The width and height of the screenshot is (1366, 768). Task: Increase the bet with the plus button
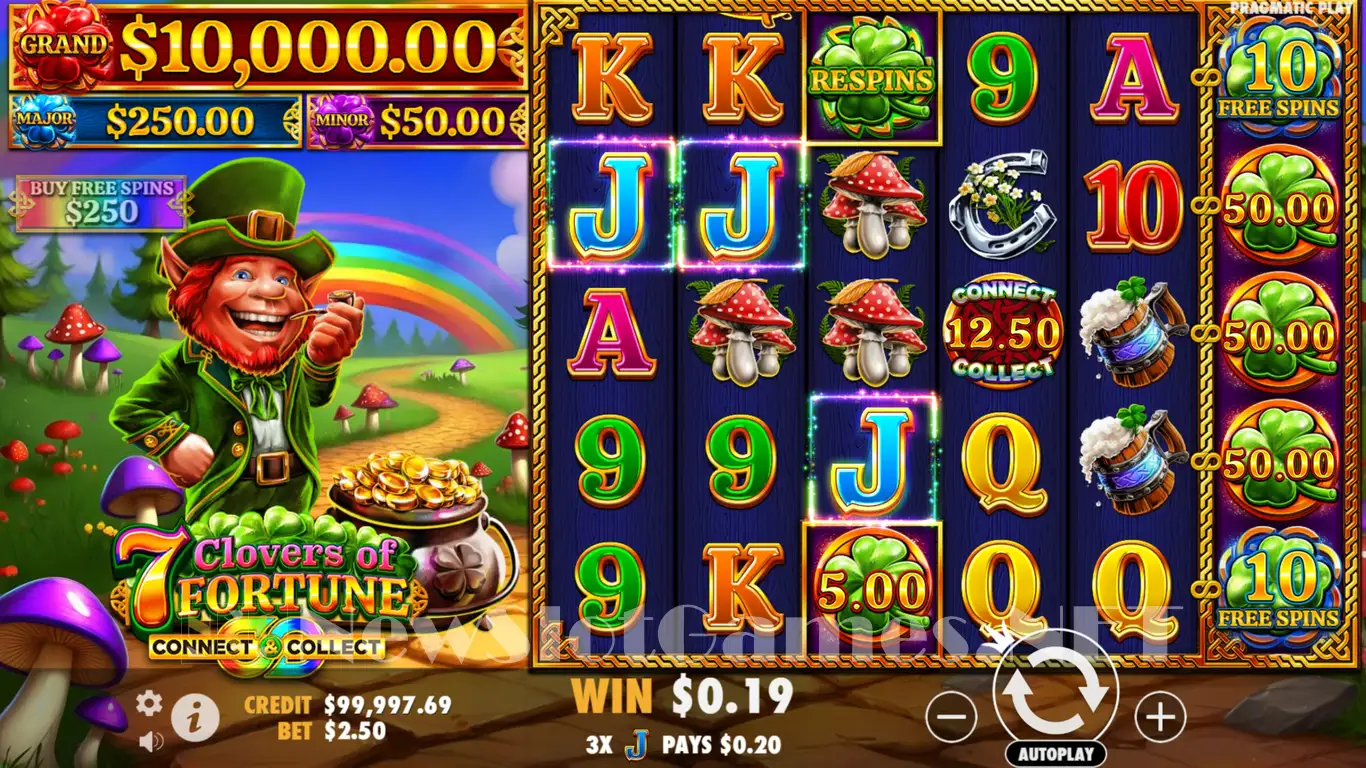pyautogui.click(x=1160, y=716)
